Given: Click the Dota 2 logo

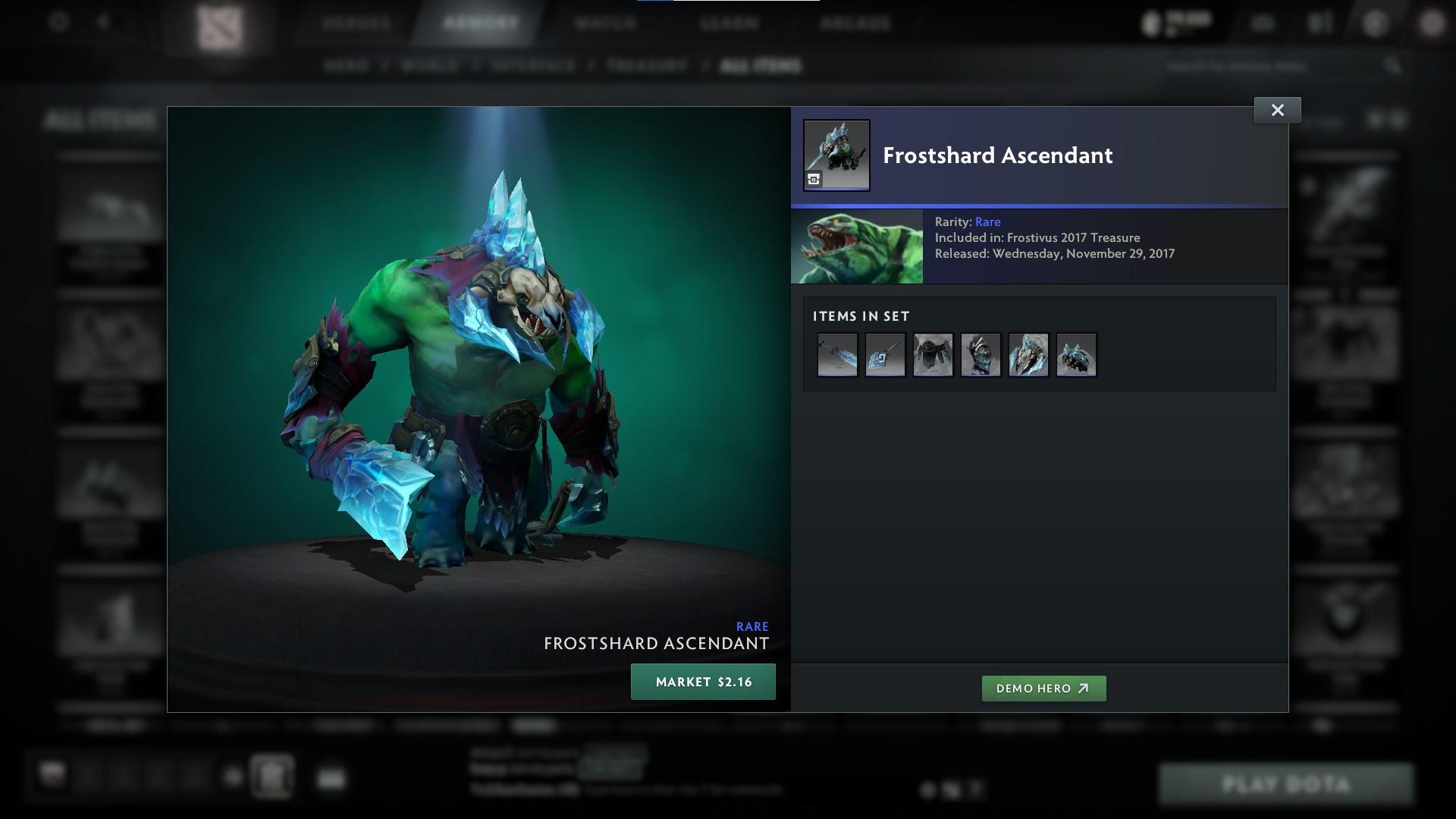Looking at the screenshot, I should coord(218,23).
